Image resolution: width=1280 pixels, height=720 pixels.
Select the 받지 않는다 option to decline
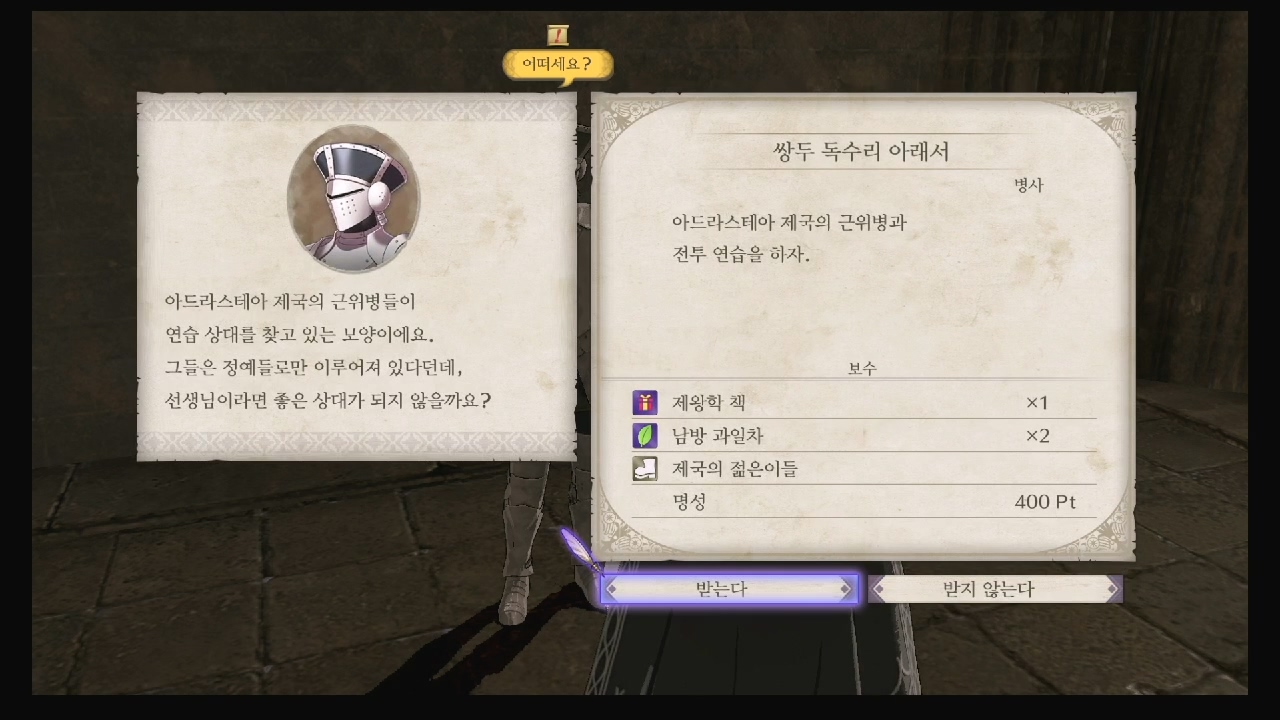tap(993, 589)
